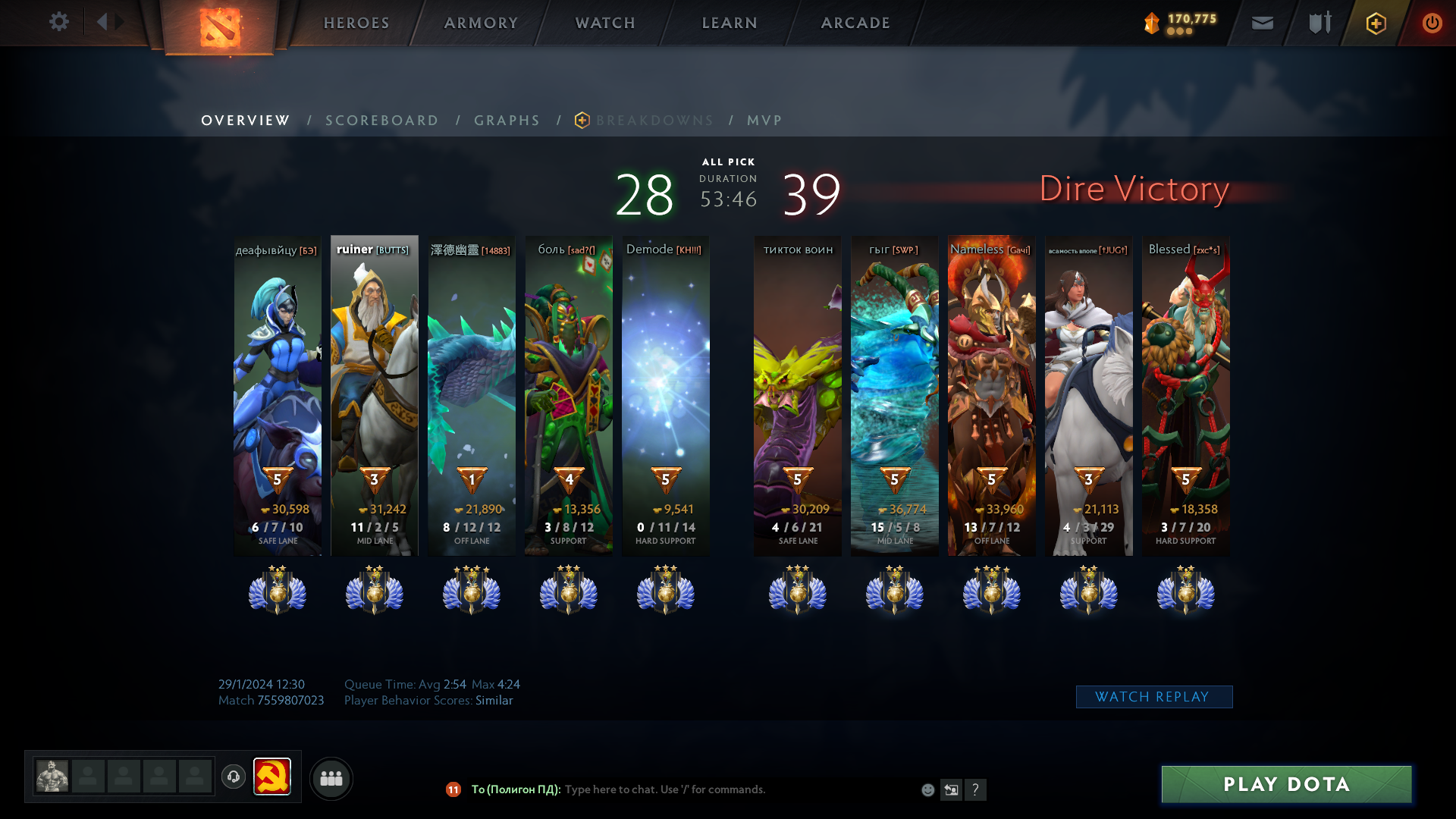1456x819 pixels.
Task: Go back with the left arrow
Action: tap(102, 22)
